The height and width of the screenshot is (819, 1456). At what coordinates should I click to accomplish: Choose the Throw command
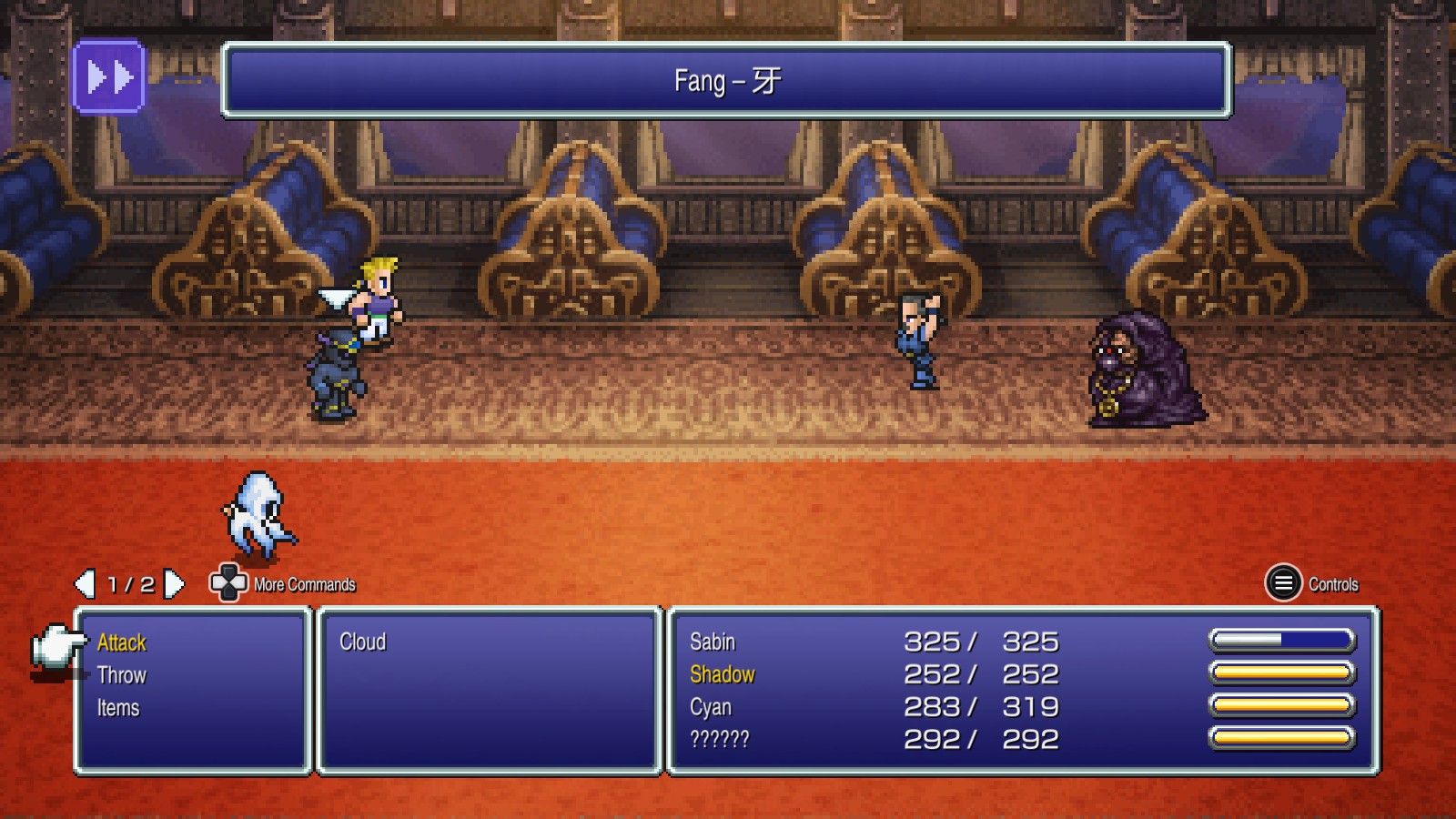point(121,675)
